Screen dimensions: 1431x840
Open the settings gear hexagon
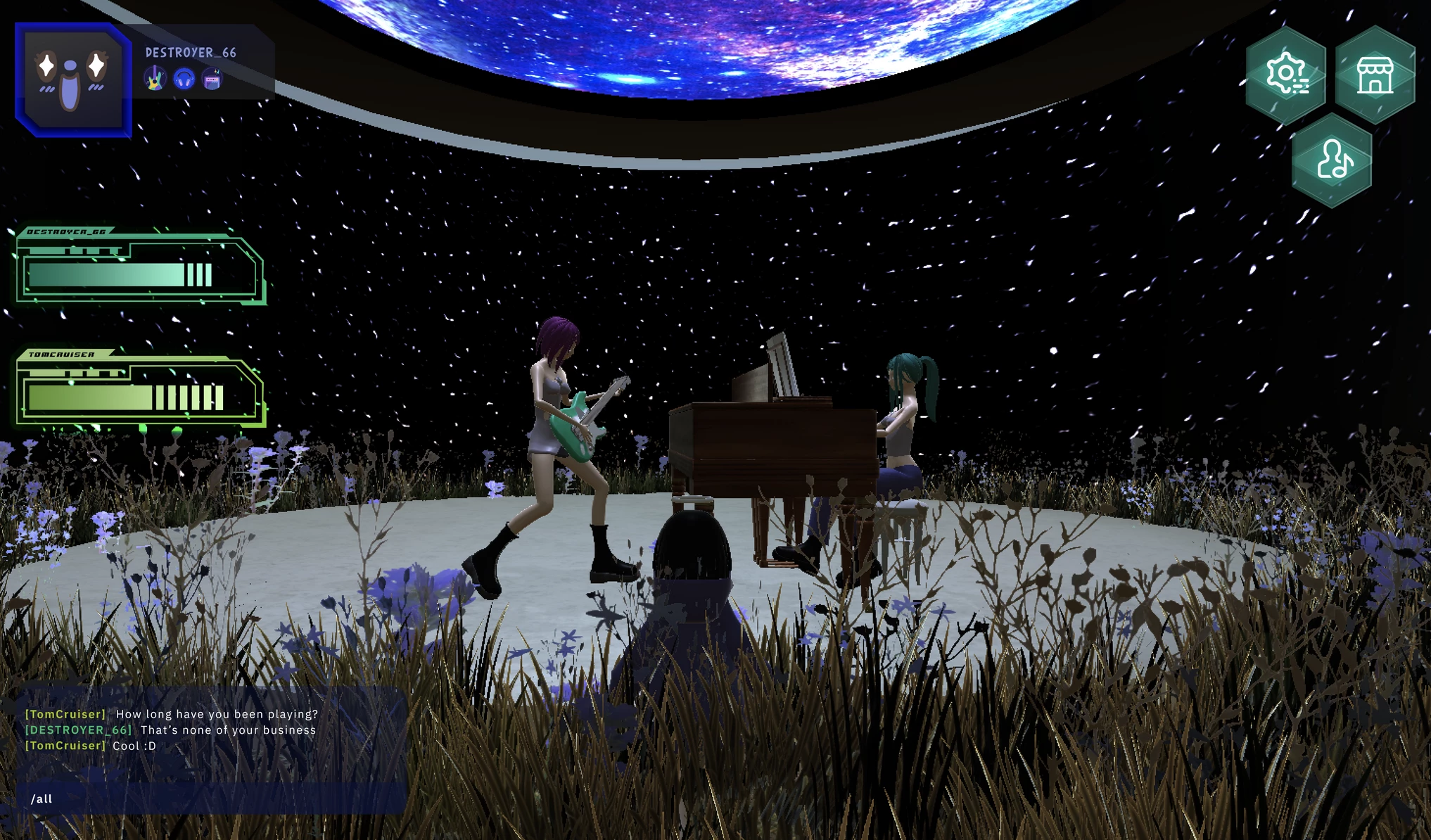coord(1286,73)
